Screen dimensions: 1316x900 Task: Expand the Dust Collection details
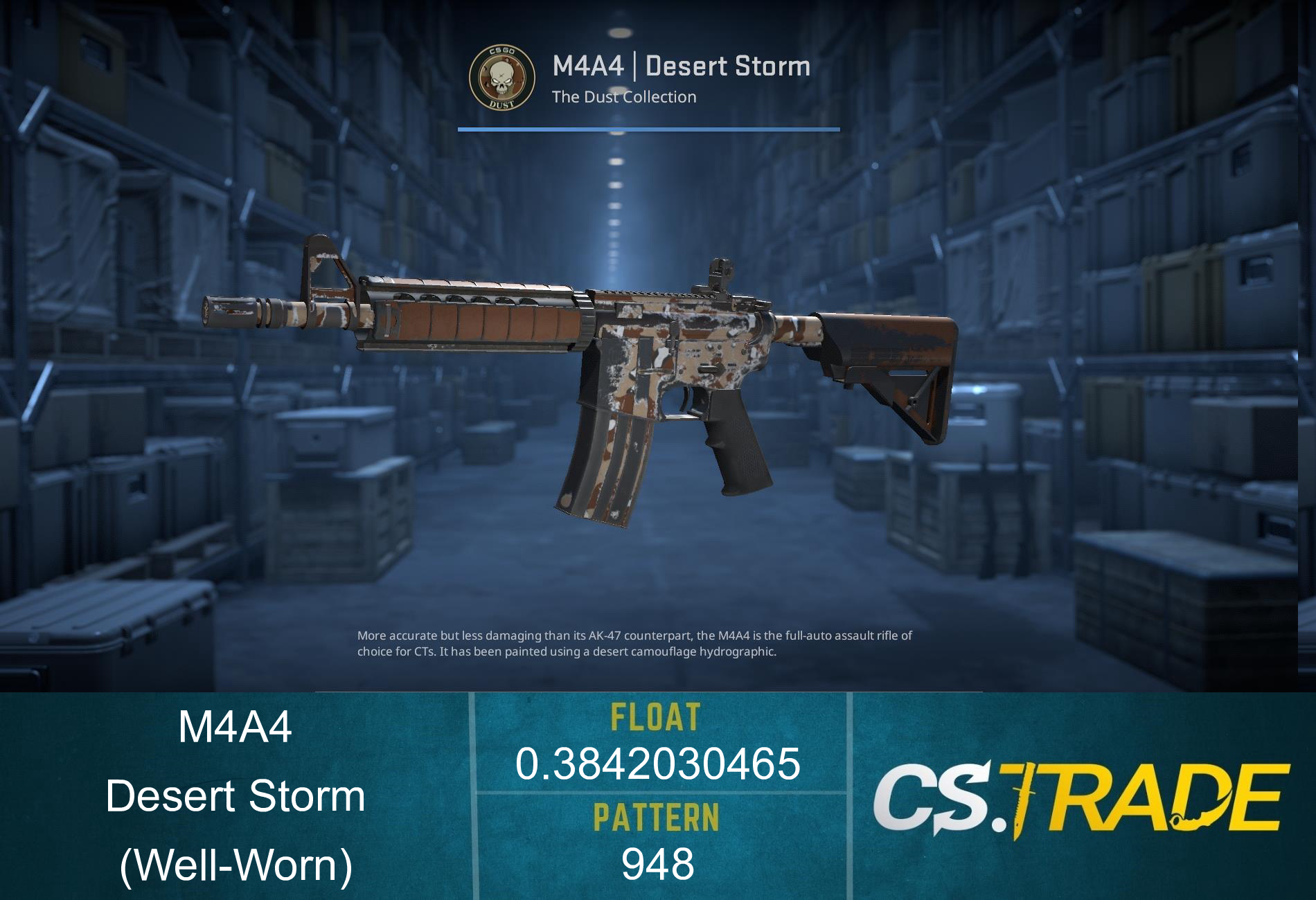[622, 97]
